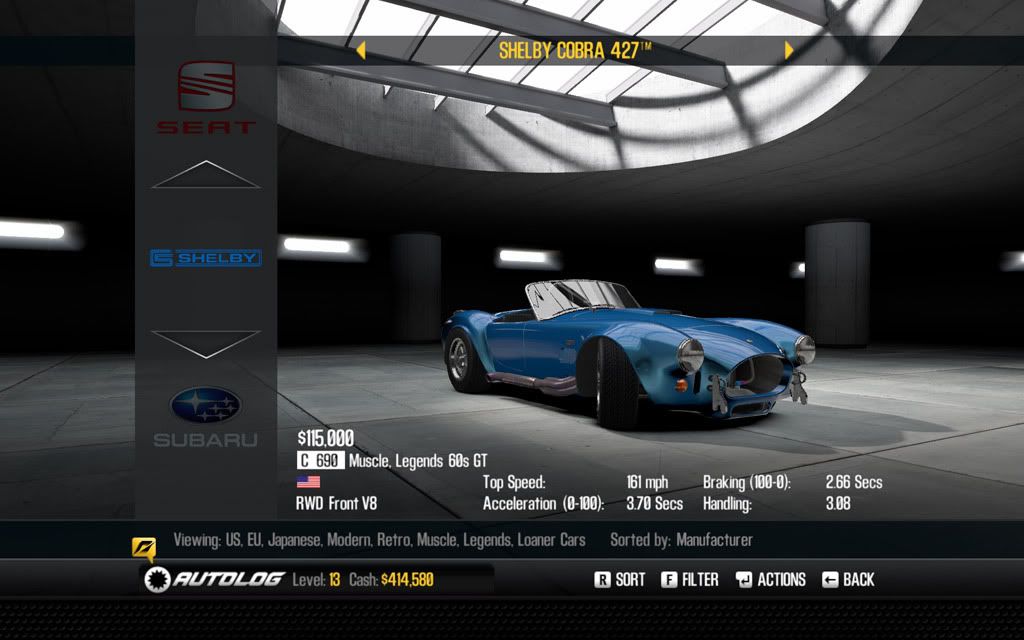
Task: Show the next car with right arrow
Action: coord(789,50)
